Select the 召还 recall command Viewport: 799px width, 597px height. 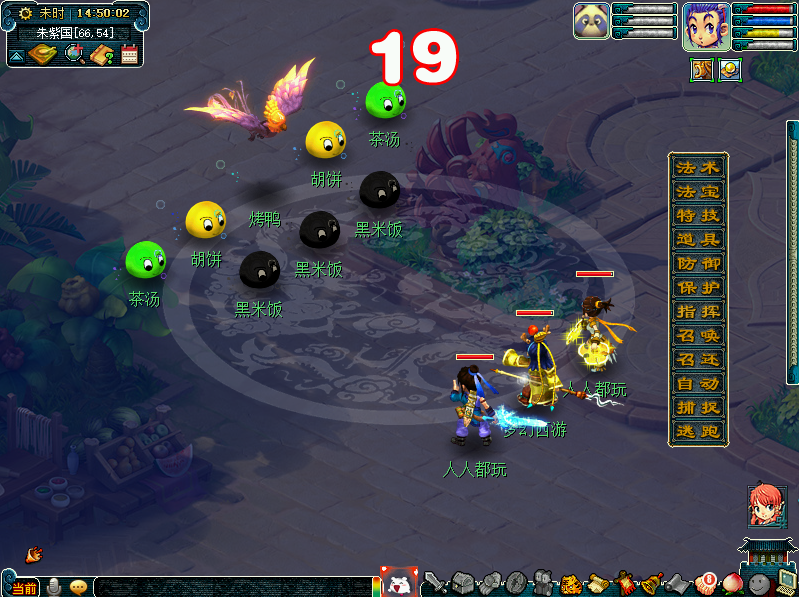click(x=698, y=359)
